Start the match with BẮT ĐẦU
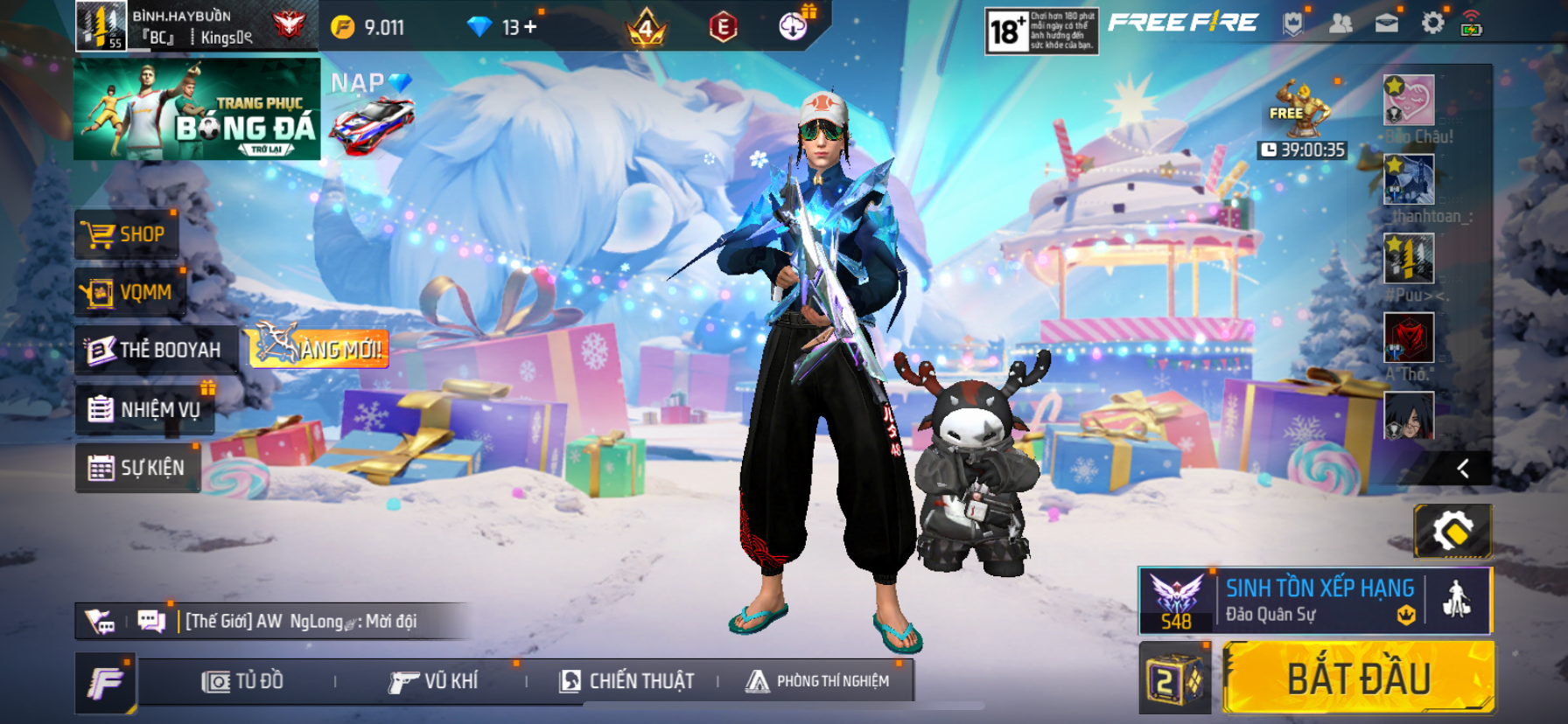 tap(1358, 679)
